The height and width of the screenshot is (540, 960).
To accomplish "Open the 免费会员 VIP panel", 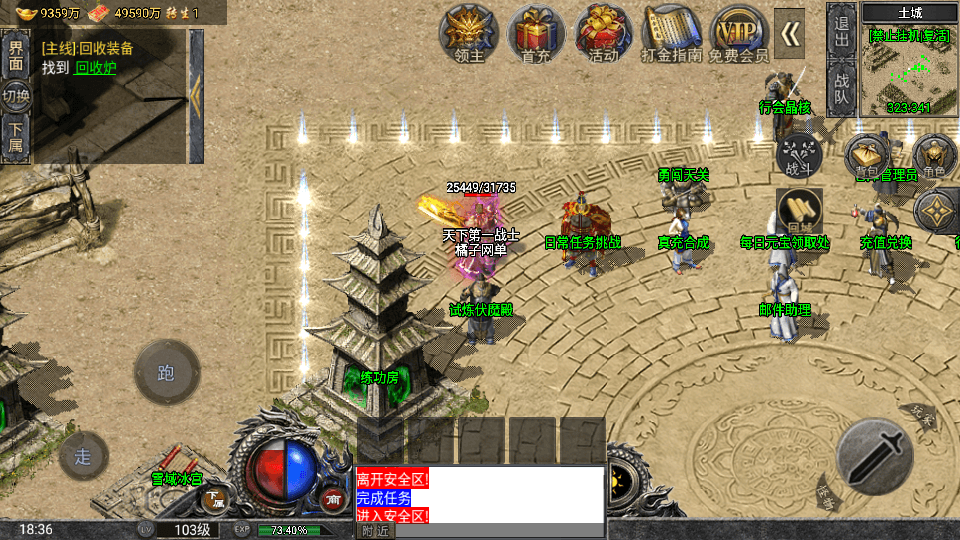I will click(740, 34).
